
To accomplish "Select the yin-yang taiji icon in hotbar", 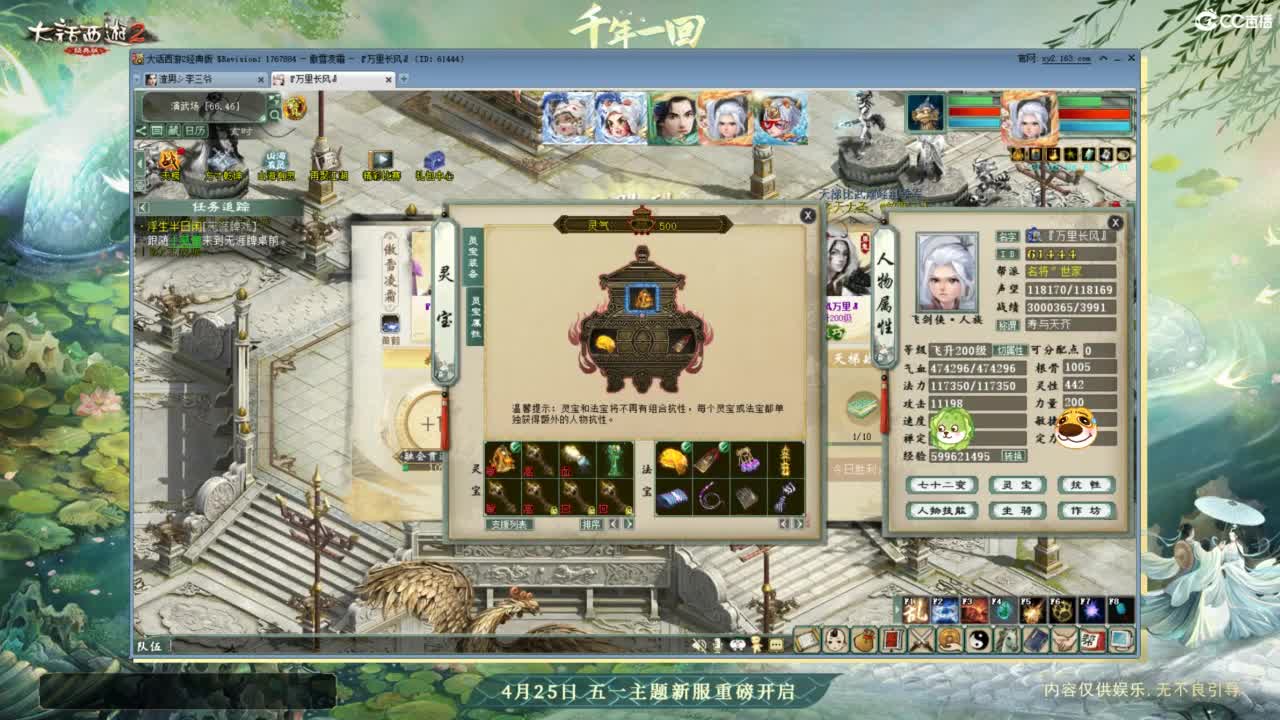I will click(978, 639).
